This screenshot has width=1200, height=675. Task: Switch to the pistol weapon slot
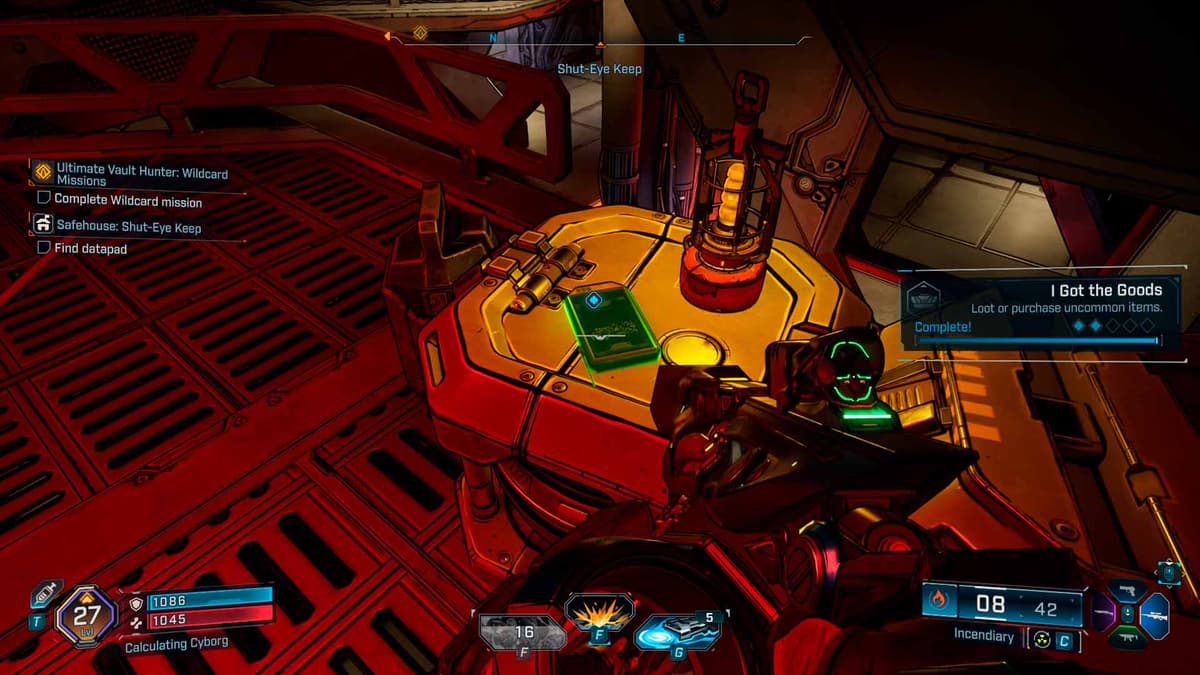(x=1128, y=590)
